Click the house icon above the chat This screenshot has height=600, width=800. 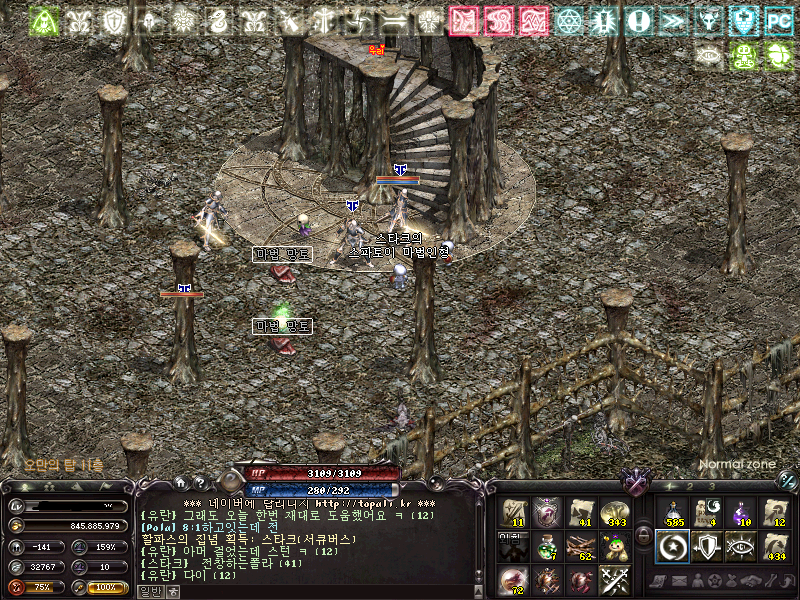pos(182,482)
